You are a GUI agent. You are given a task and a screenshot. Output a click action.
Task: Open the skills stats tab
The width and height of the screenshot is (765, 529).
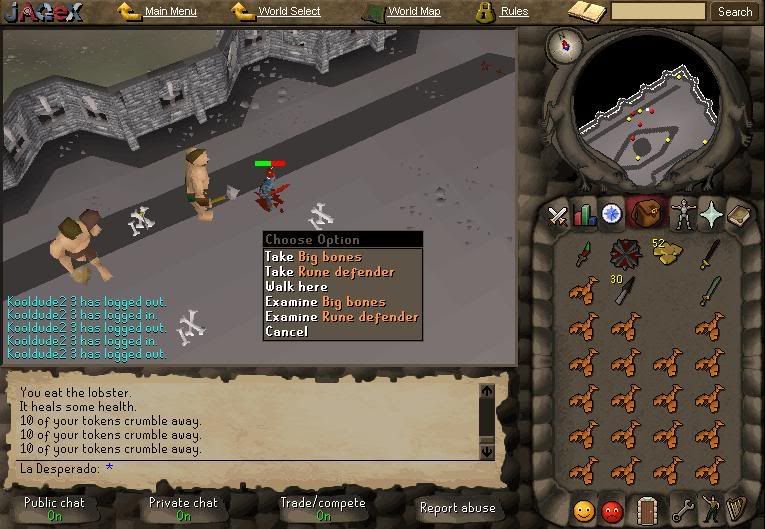(x=584, y=214)
